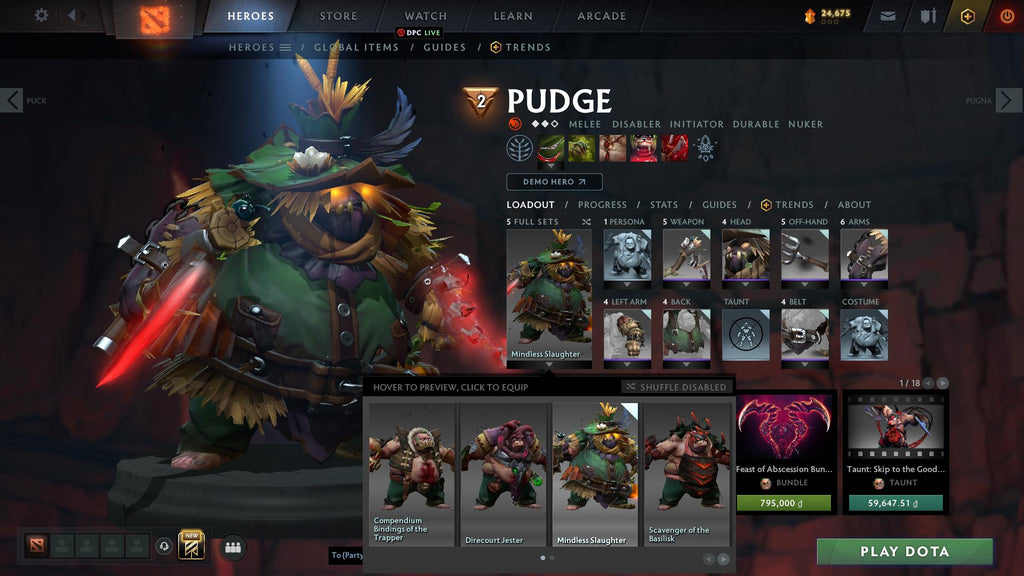Select Compendium Bindings of the Trapper set
Image resolution: width=1024 pixels, height=576 pixels.
tap(412, 474)
